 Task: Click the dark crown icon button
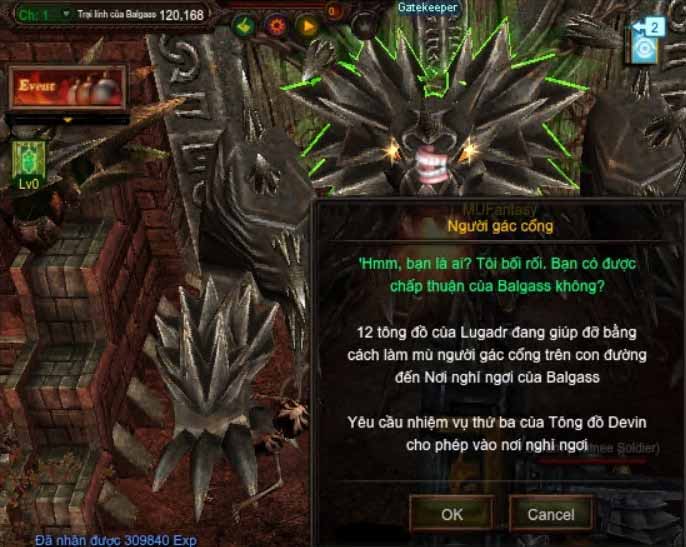(366, 25)
